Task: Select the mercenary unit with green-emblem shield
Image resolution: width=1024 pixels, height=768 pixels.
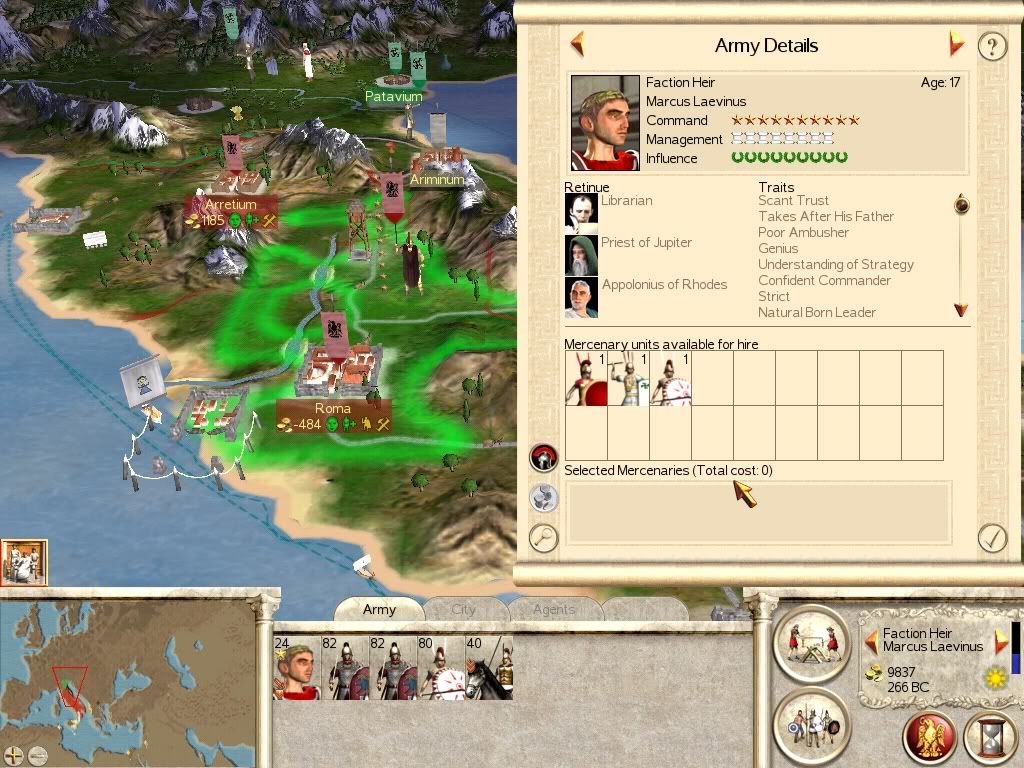Action: pyautogui.click(x=628, y=379)
